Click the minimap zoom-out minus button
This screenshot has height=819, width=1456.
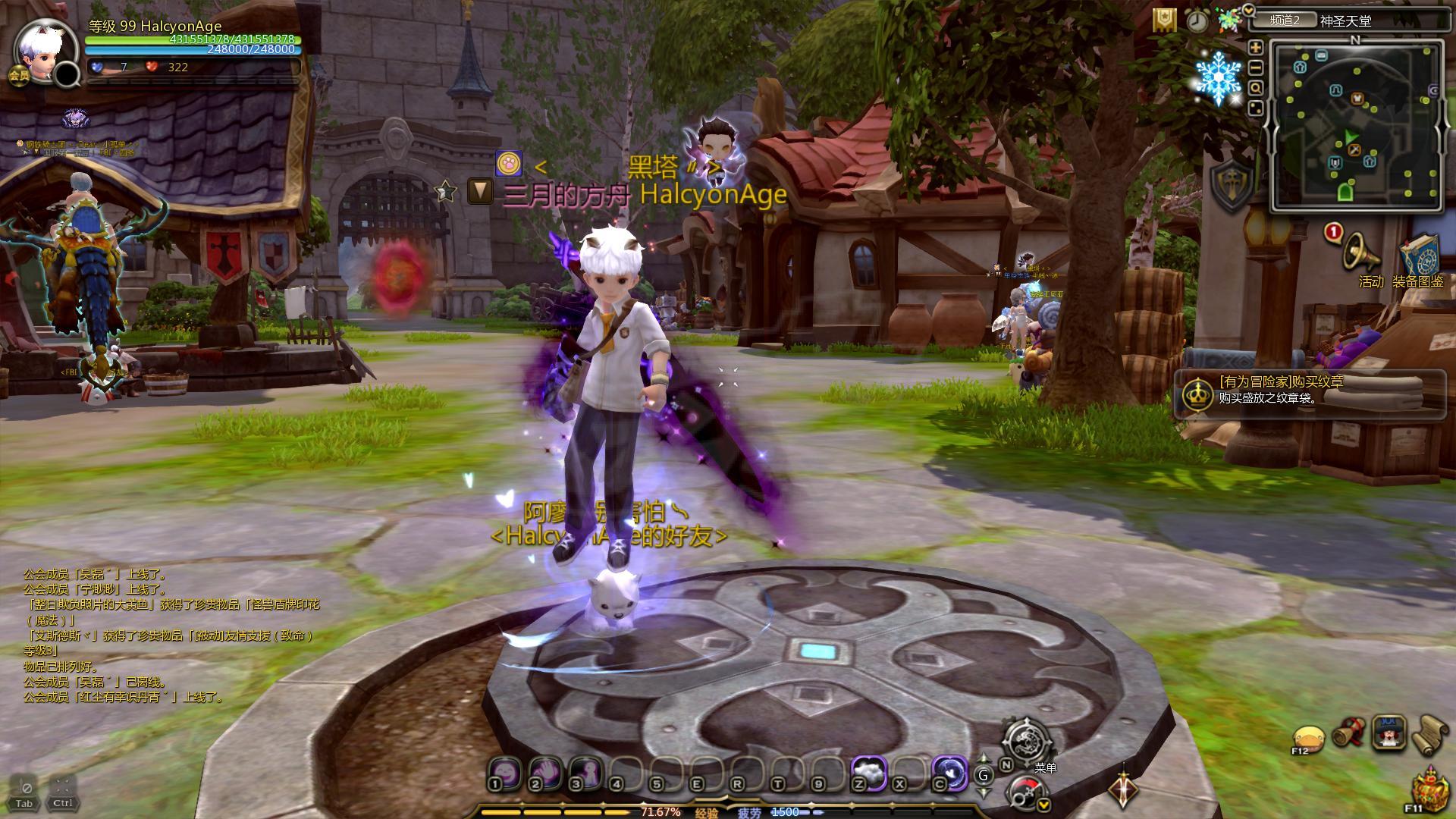(1256, 67)
